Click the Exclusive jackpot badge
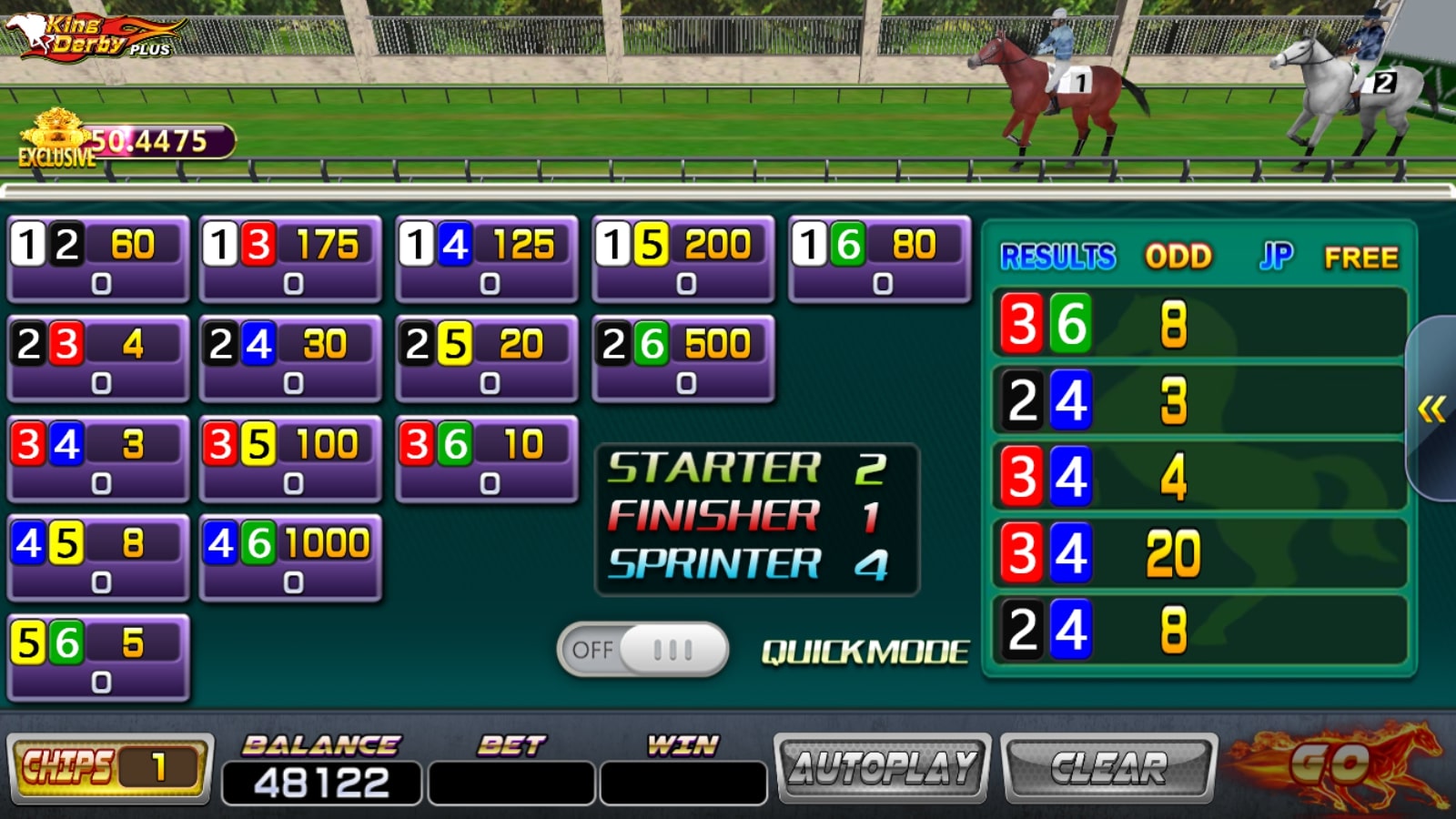The width and height of the screenshot is (1456, 819). 57,139
